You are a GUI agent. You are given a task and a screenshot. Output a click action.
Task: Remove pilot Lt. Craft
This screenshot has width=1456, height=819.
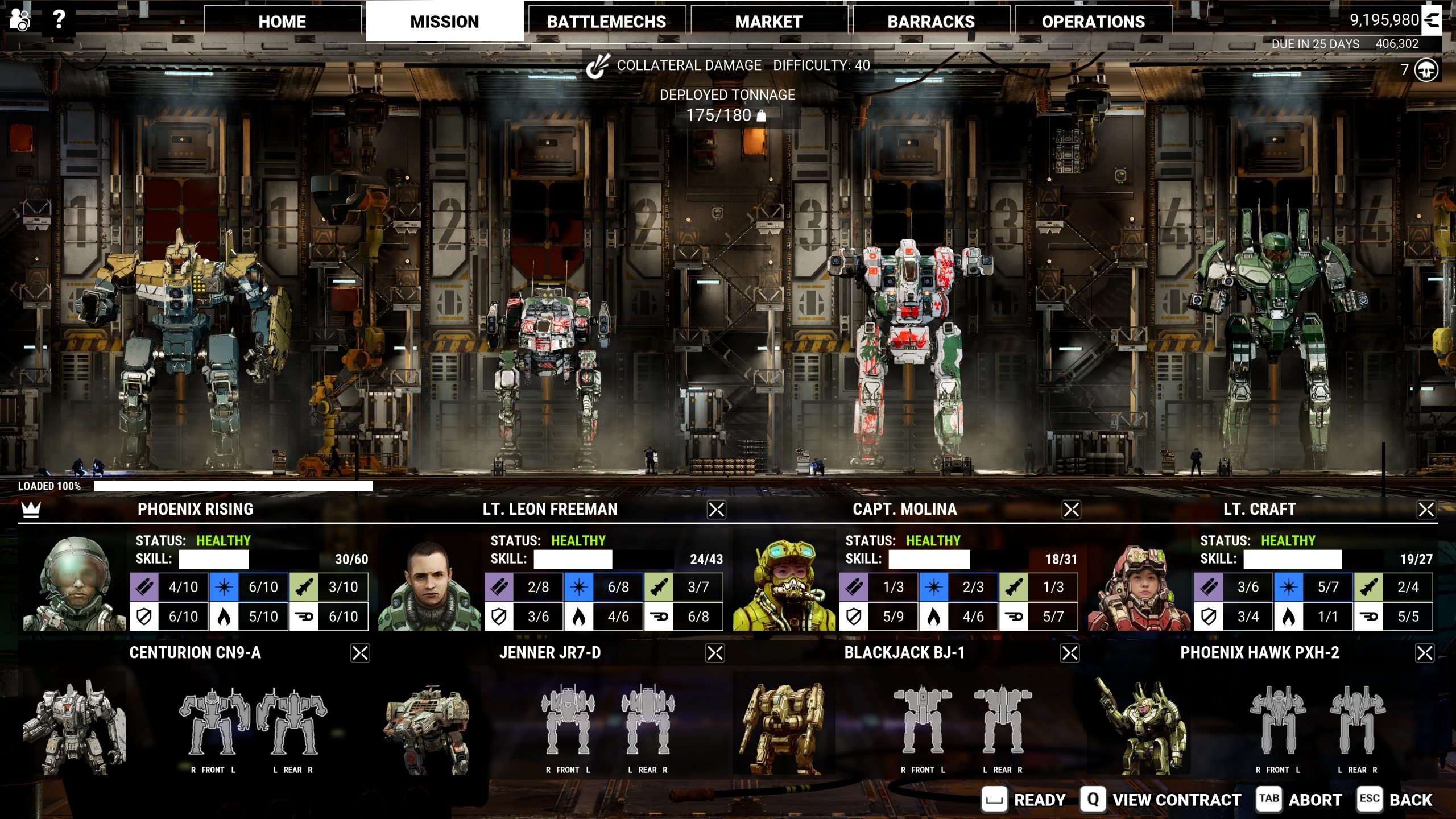pyautogui.click(x=1426, y=510)
